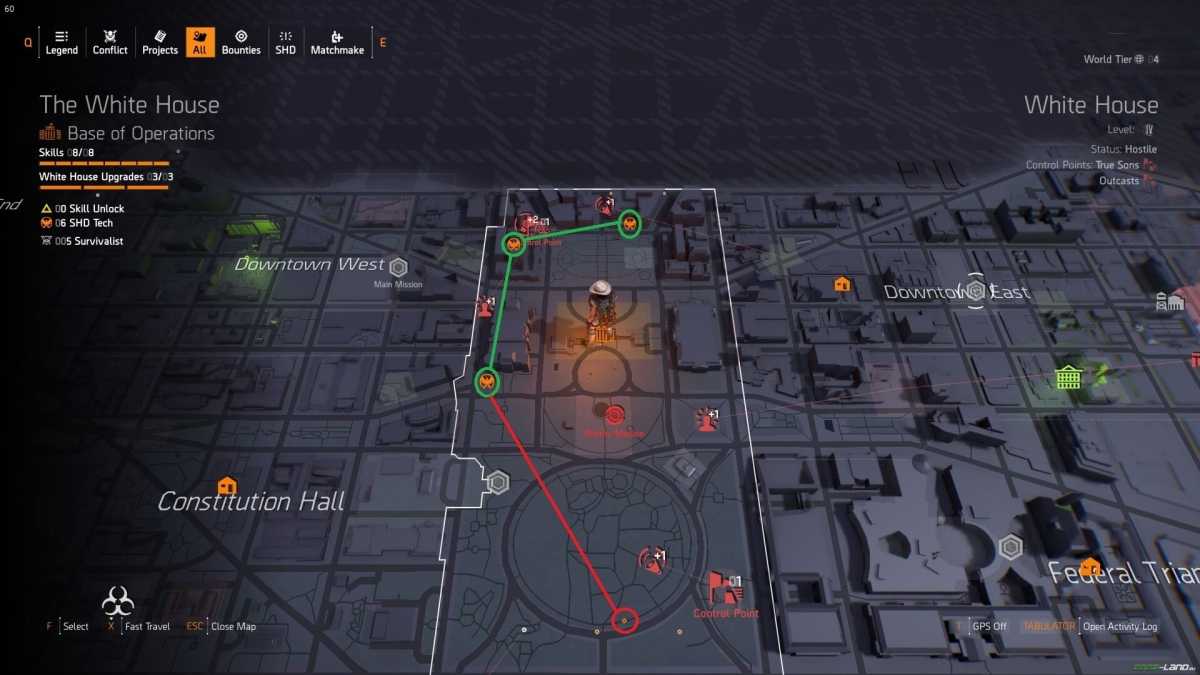The width and height of the screenshot is (1200, 675).
Task: Select the All map filter
Action: click(200, 42)
